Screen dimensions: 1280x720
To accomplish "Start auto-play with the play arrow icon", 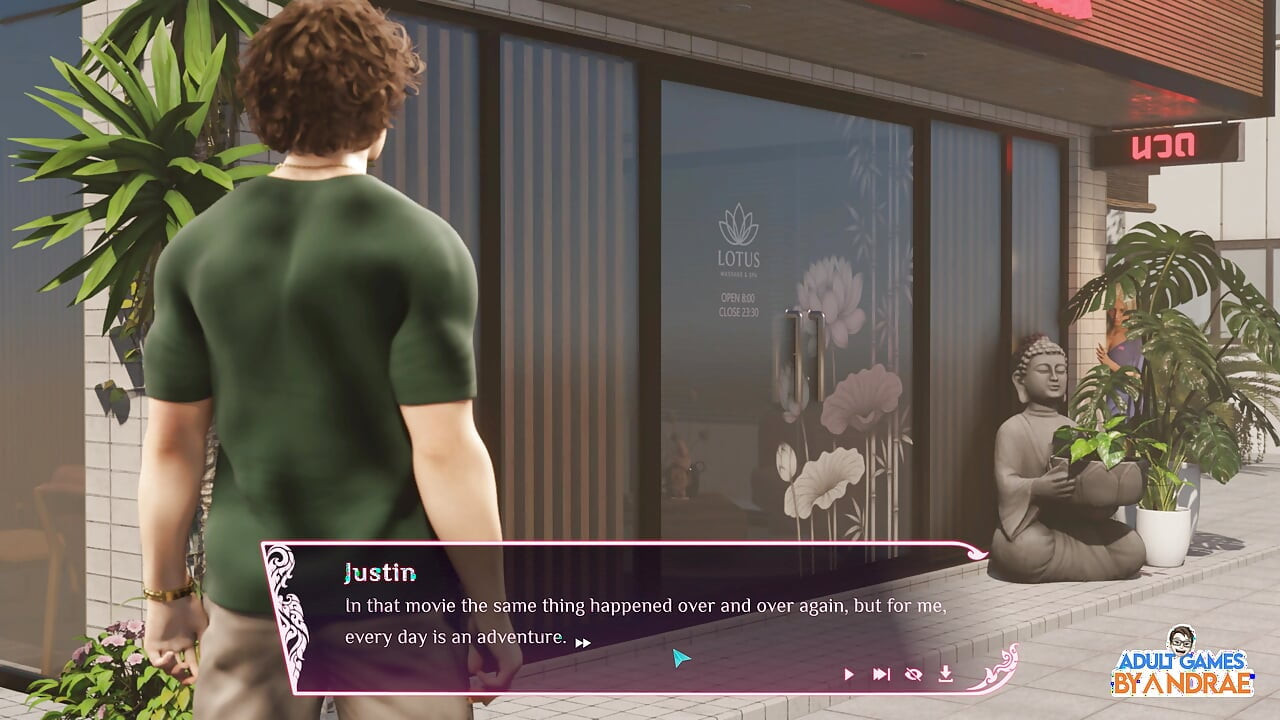I will click(849, 674).
